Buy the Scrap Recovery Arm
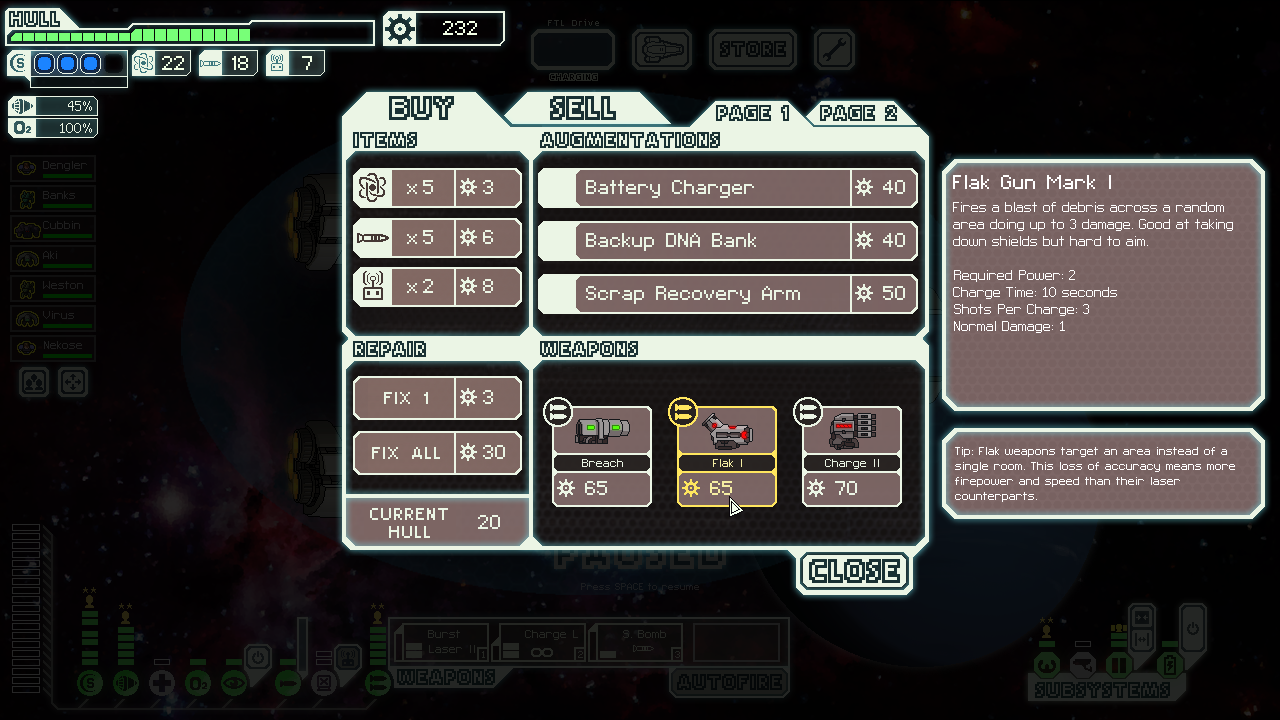1280x720 pixels. pyautogui.click(x=728, y=294)
